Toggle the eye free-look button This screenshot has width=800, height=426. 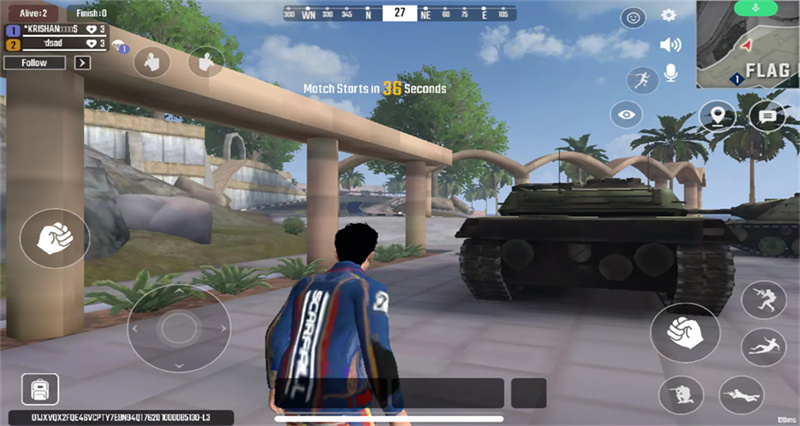(627, 115)
